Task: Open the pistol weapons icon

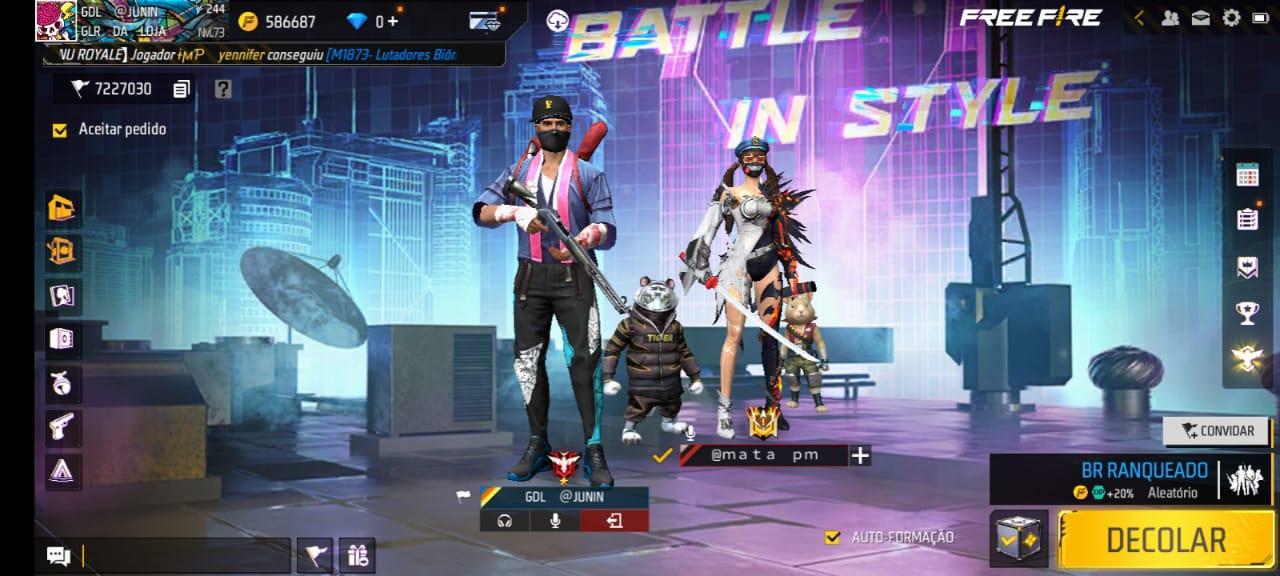Action: tap(64, 426)
